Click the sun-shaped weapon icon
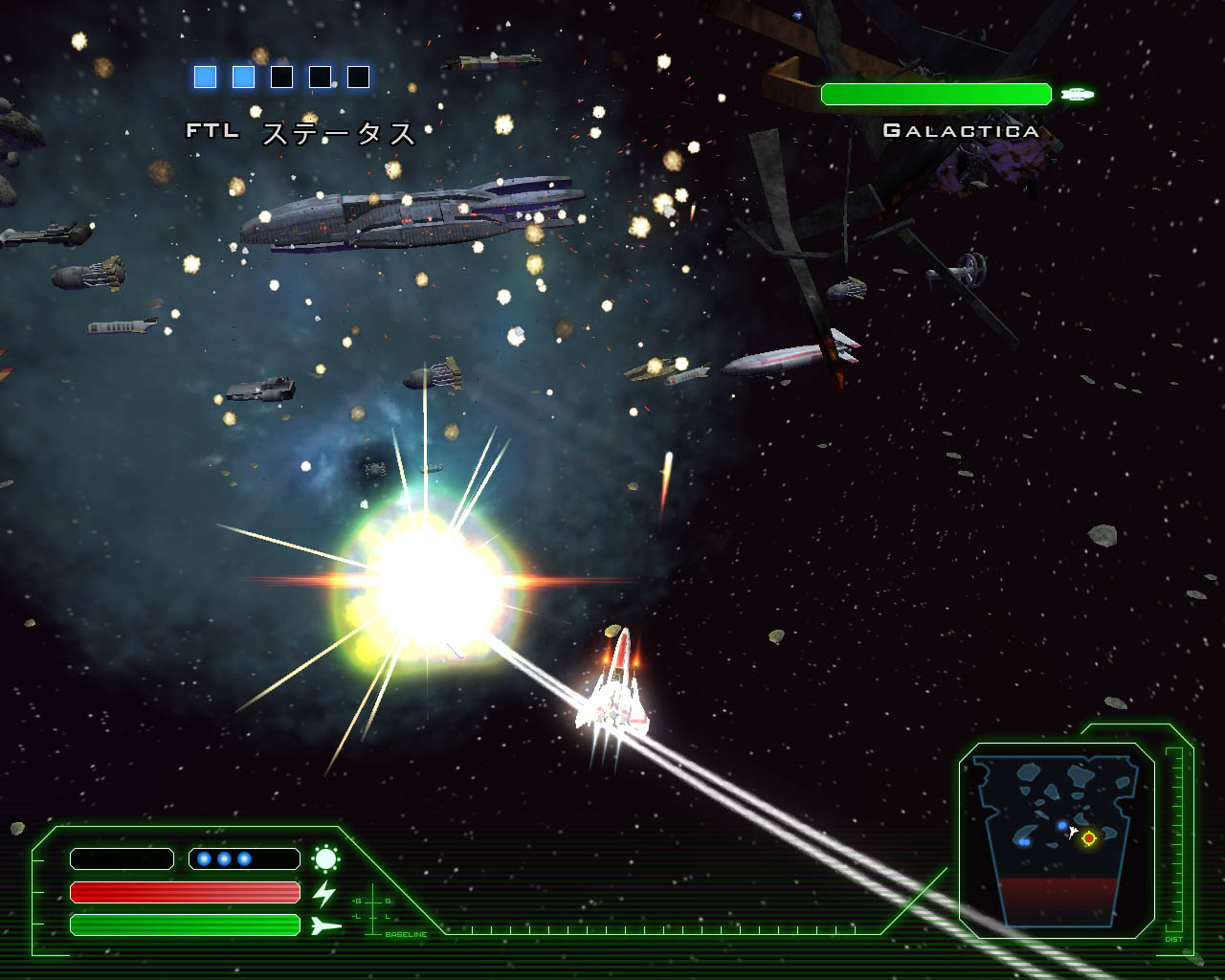This screenshot has height=980, width=1225. point(325,858)
